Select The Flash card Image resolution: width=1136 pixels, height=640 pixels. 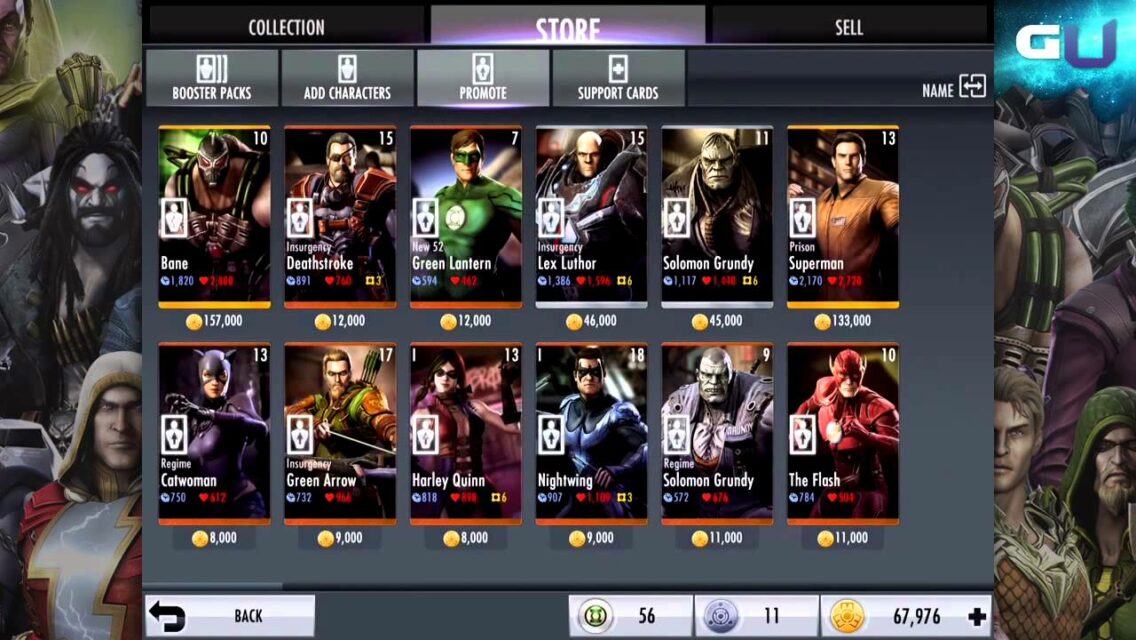(x=842, y=433)
